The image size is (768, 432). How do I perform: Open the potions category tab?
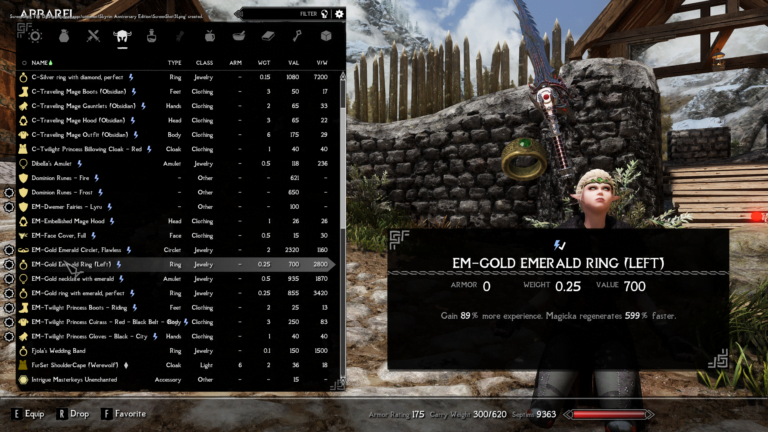coord(152,36)
